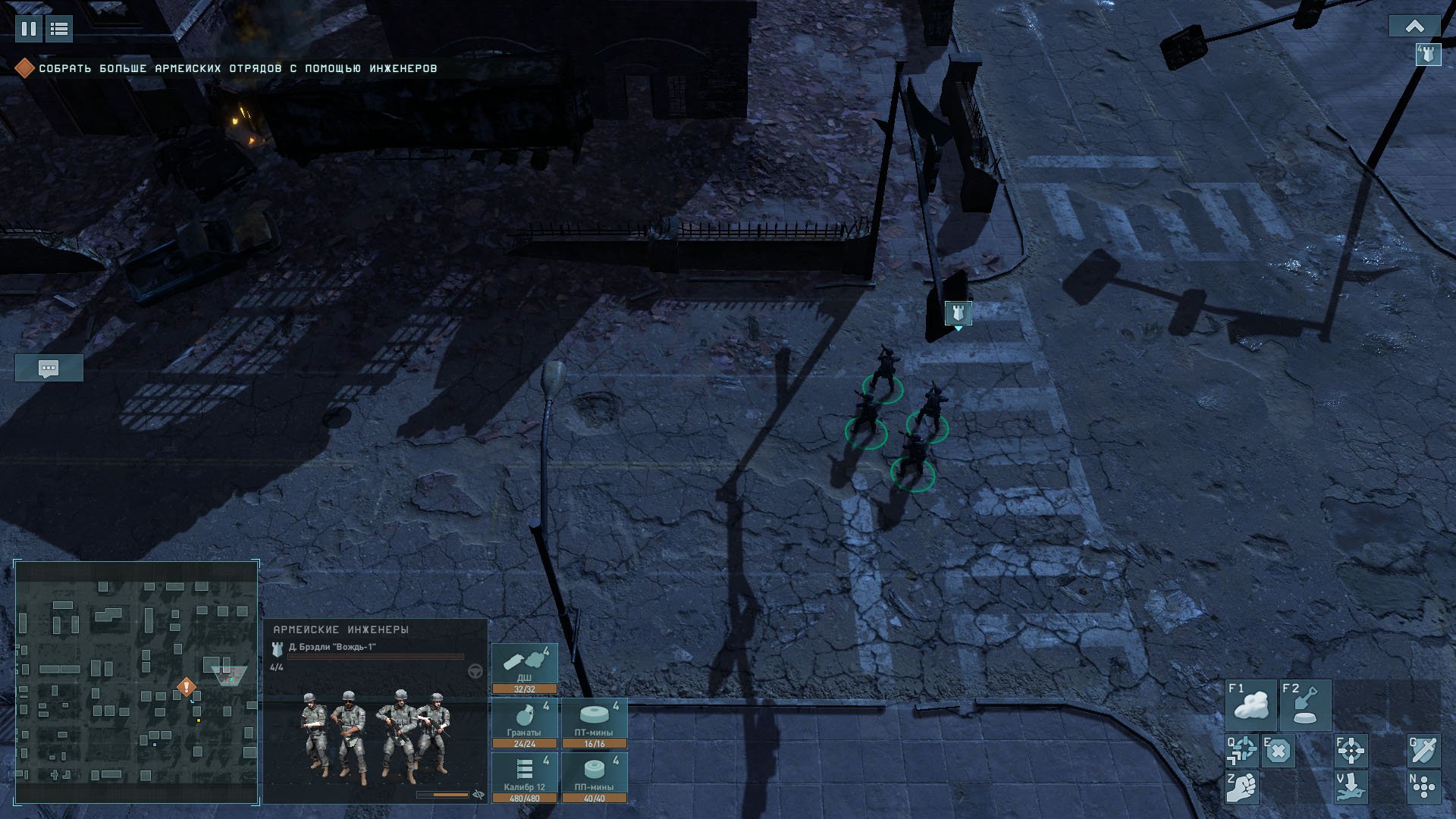Image resolution: width=1456 pixels, height=819 pixels.
Task: Toggle the V go-prone command
Action: pyautogui.click(x=1351, y=787)
